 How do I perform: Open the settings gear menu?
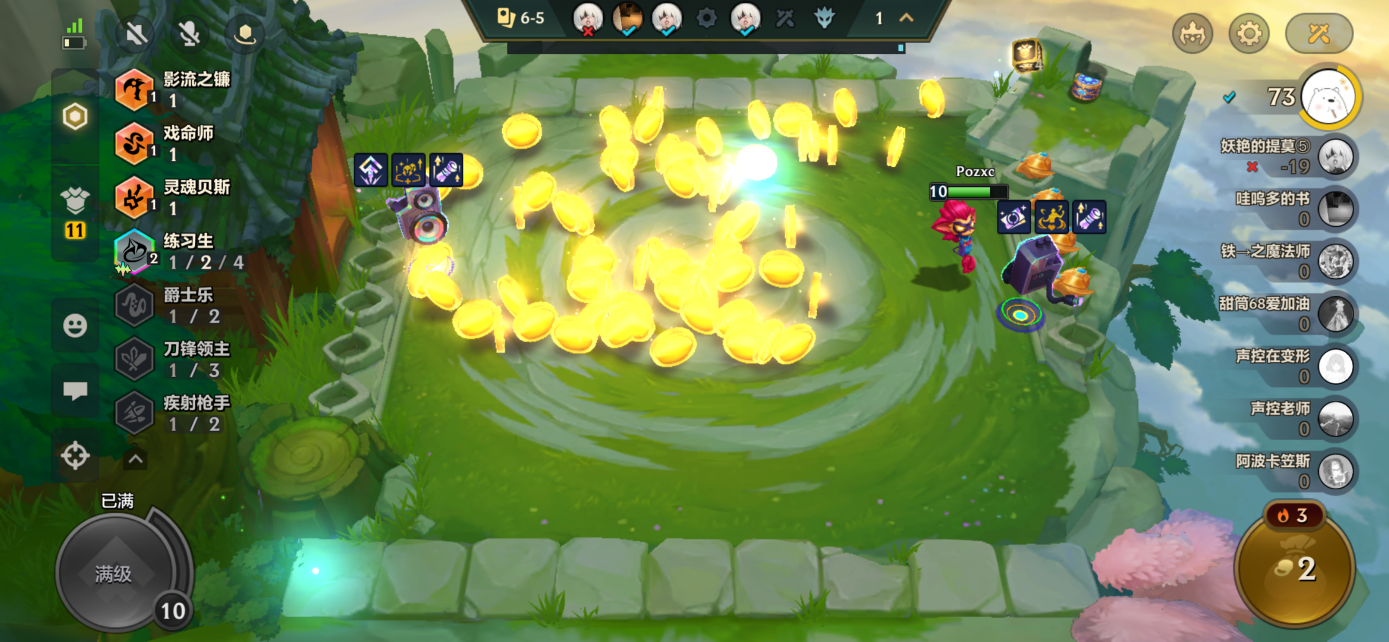pyautogui.click(x=1248, y=34)
